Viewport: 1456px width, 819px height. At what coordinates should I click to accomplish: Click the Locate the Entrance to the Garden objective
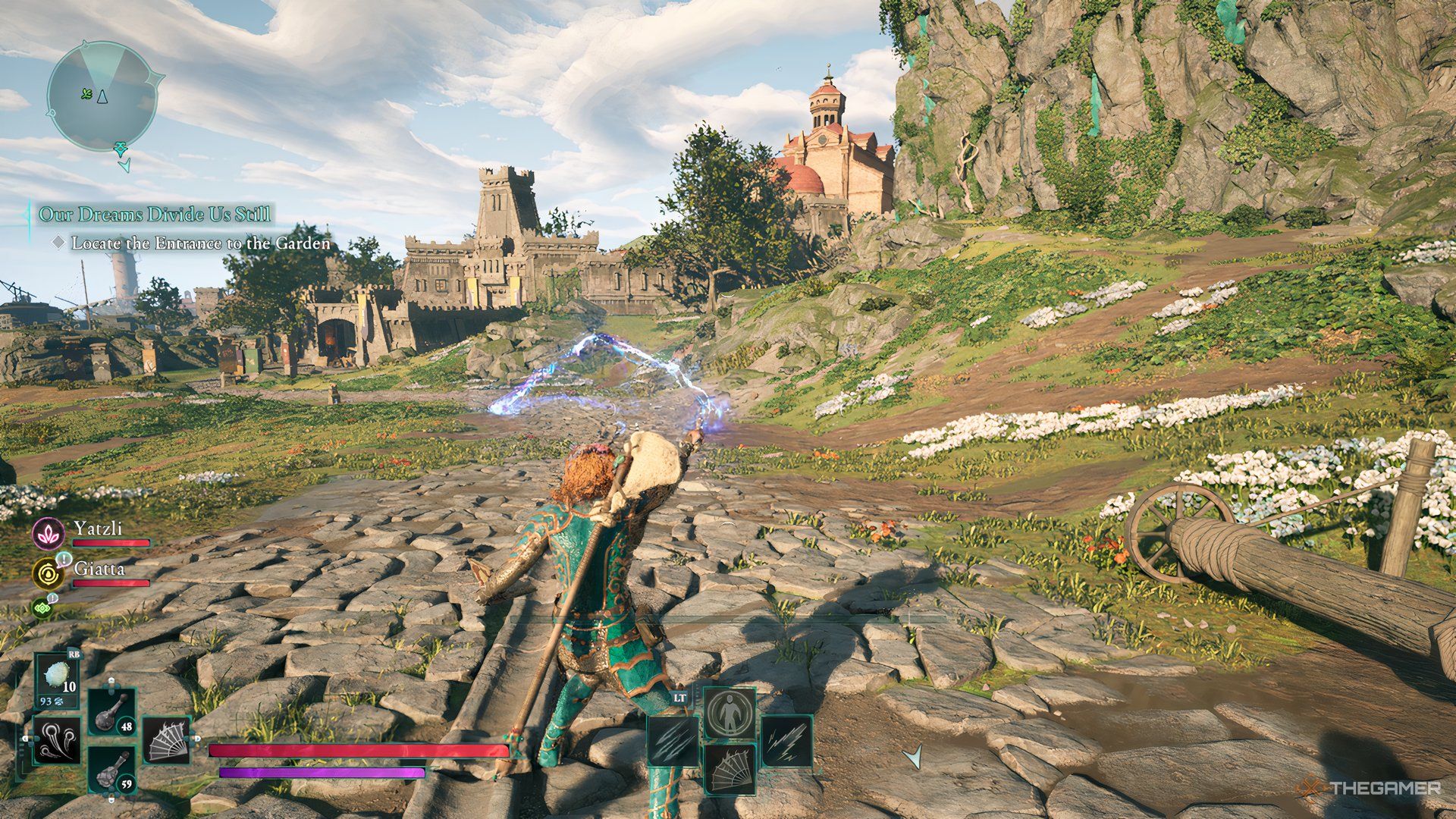[x=201, y=243]
